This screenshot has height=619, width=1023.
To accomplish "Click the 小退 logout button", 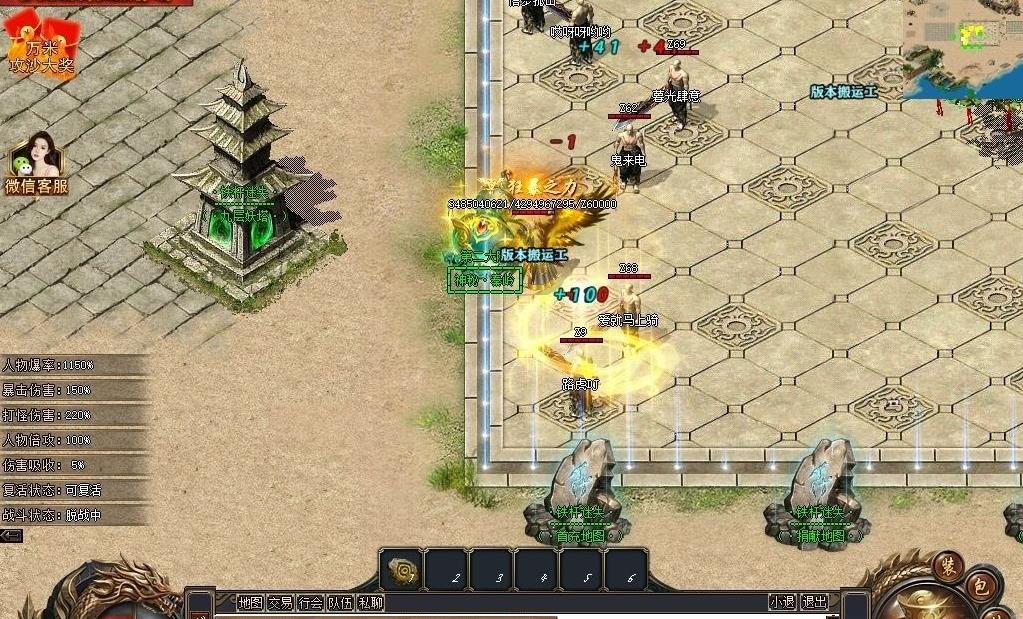I will click(782, 602).
